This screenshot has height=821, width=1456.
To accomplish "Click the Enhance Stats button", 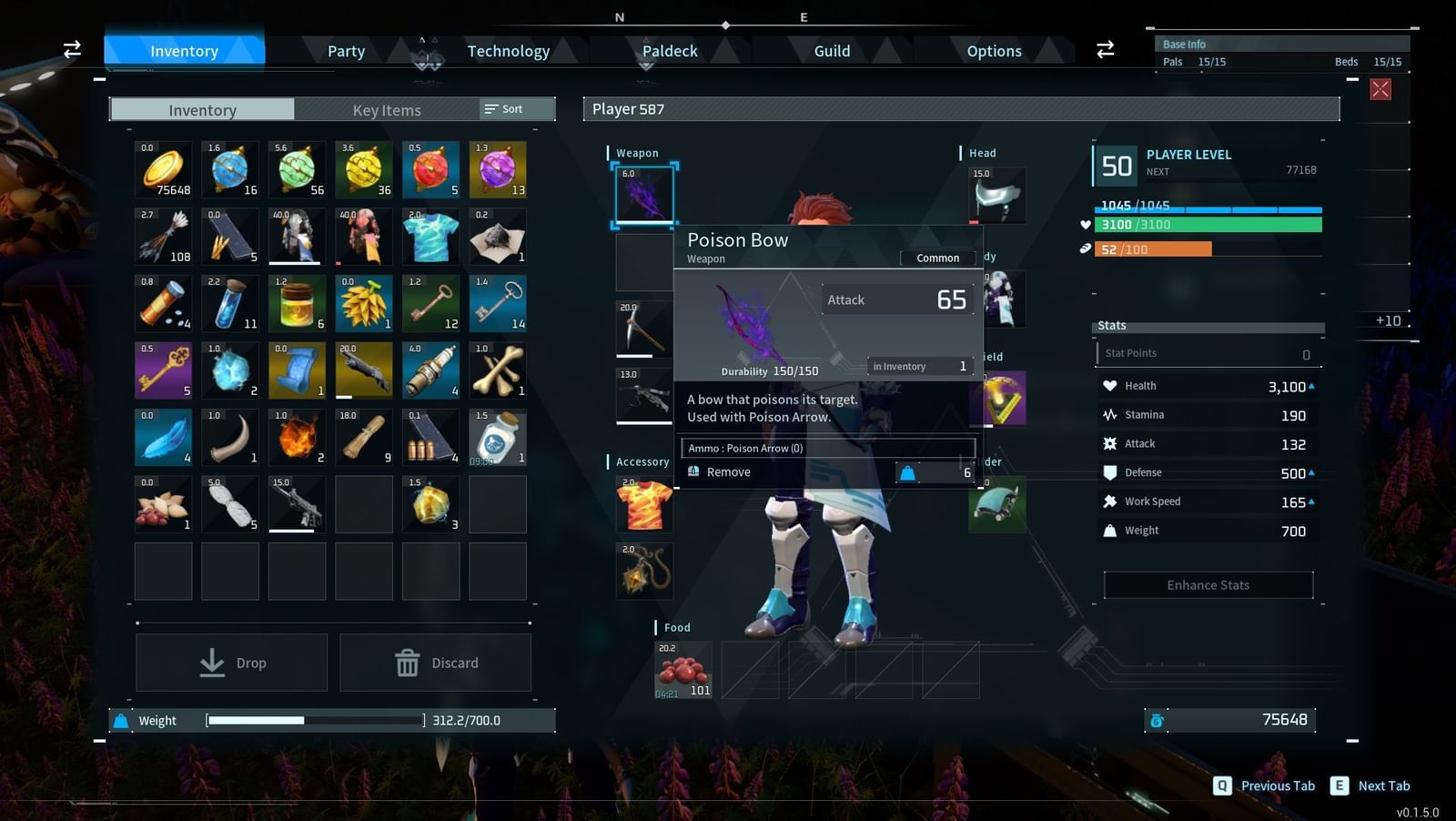I will (1207, 584).
